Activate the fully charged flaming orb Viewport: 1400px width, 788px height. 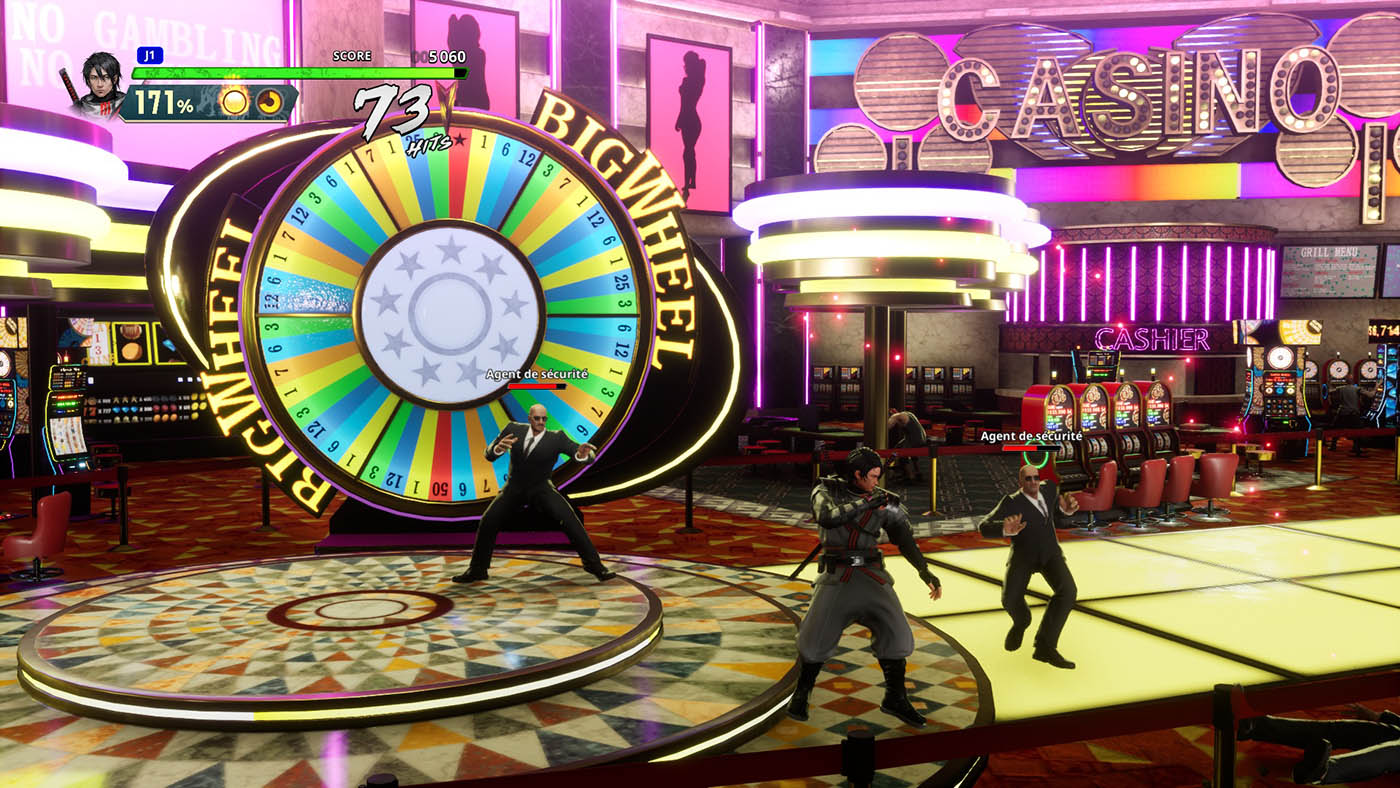pyautogui.click(x=234, y=101)
